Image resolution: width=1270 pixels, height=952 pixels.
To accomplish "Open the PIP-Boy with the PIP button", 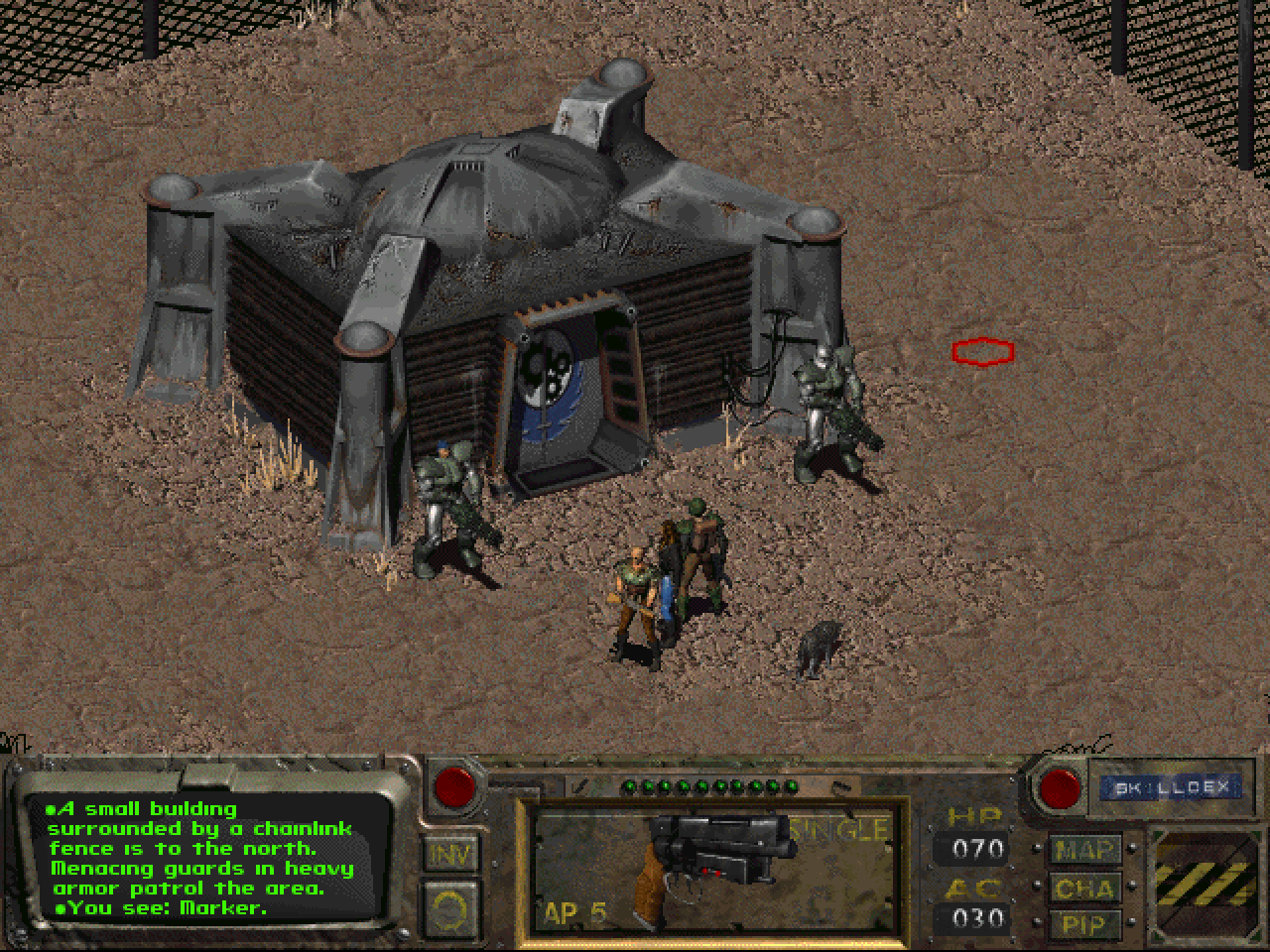I will (x=1085, y=924).
